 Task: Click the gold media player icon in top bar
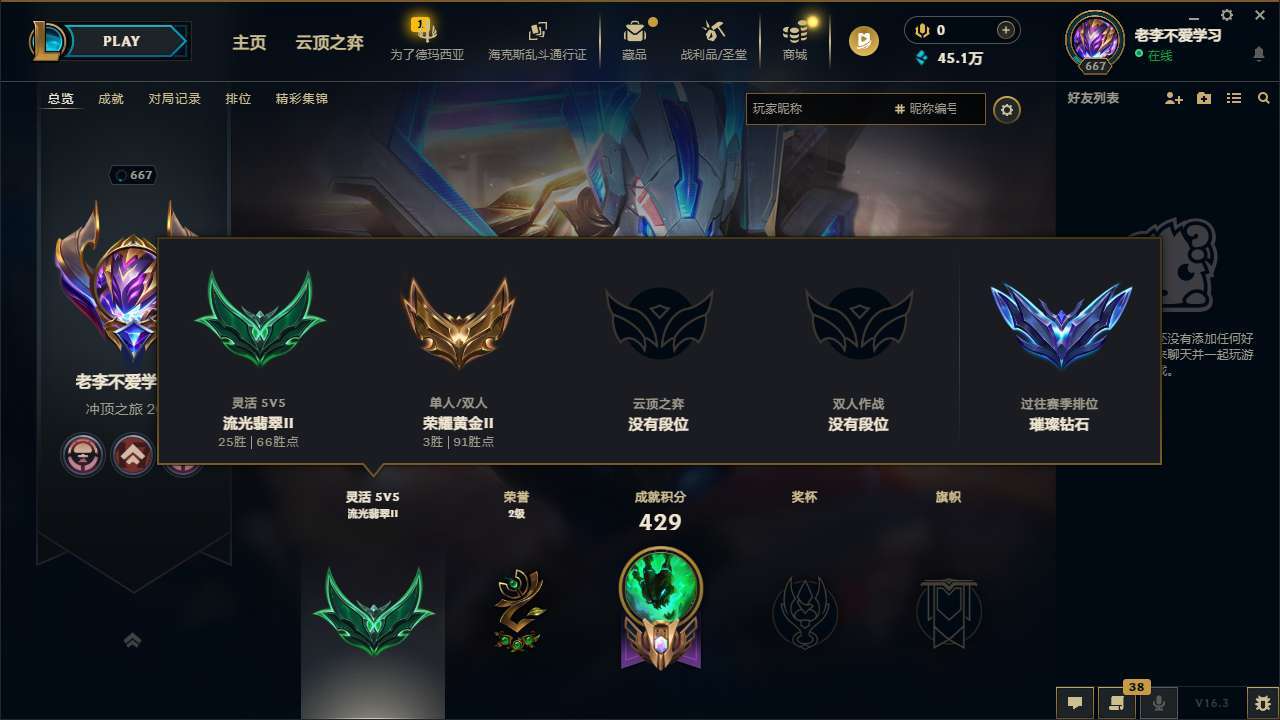coord(861,41)
